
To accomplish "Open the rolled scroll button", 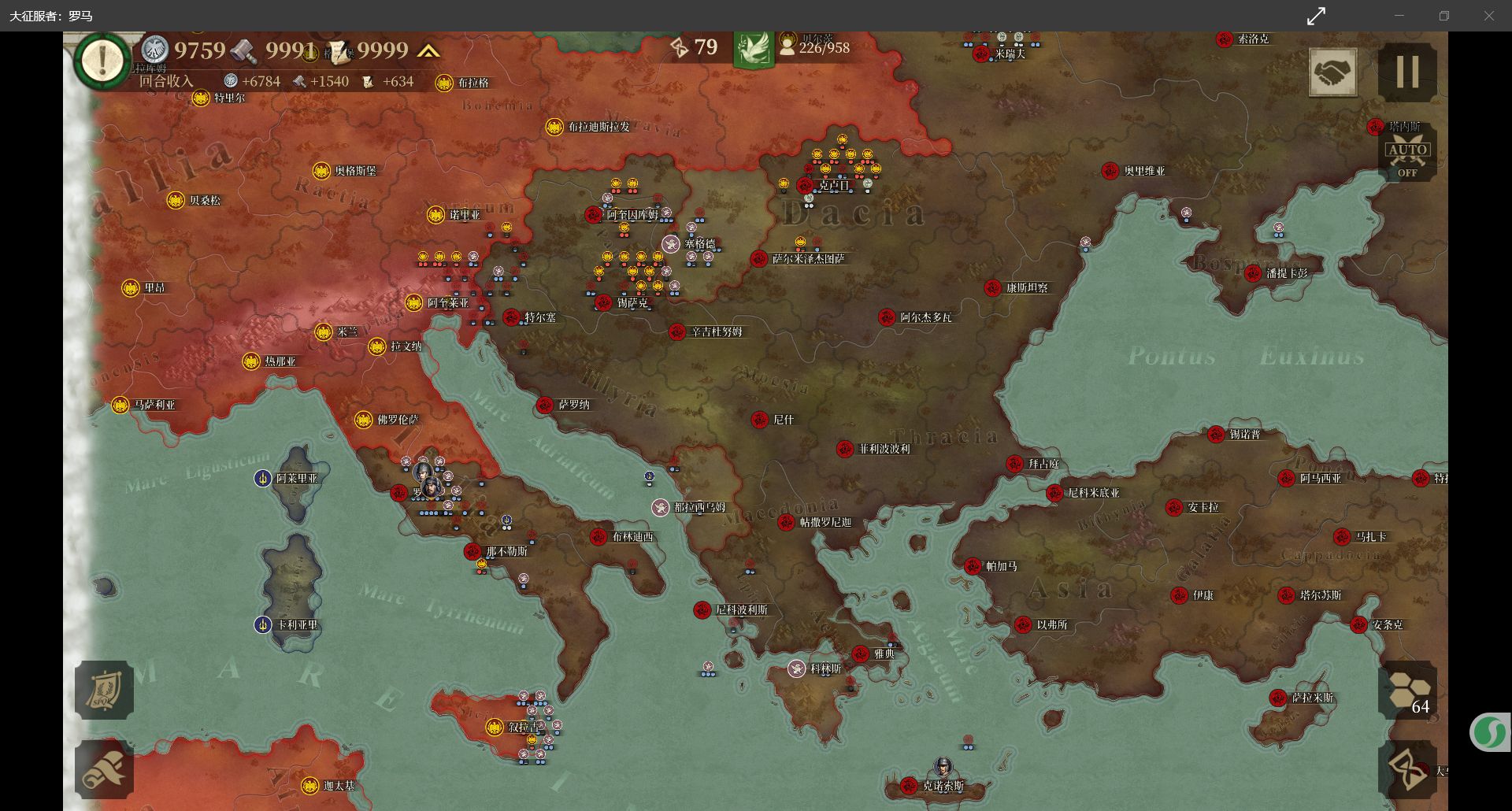I will pos(104,768).
